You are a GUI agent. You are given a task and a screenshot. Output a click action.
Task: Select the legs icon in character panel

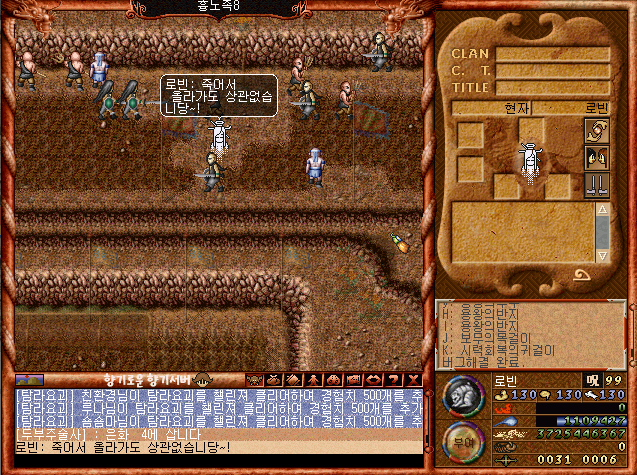596,184
